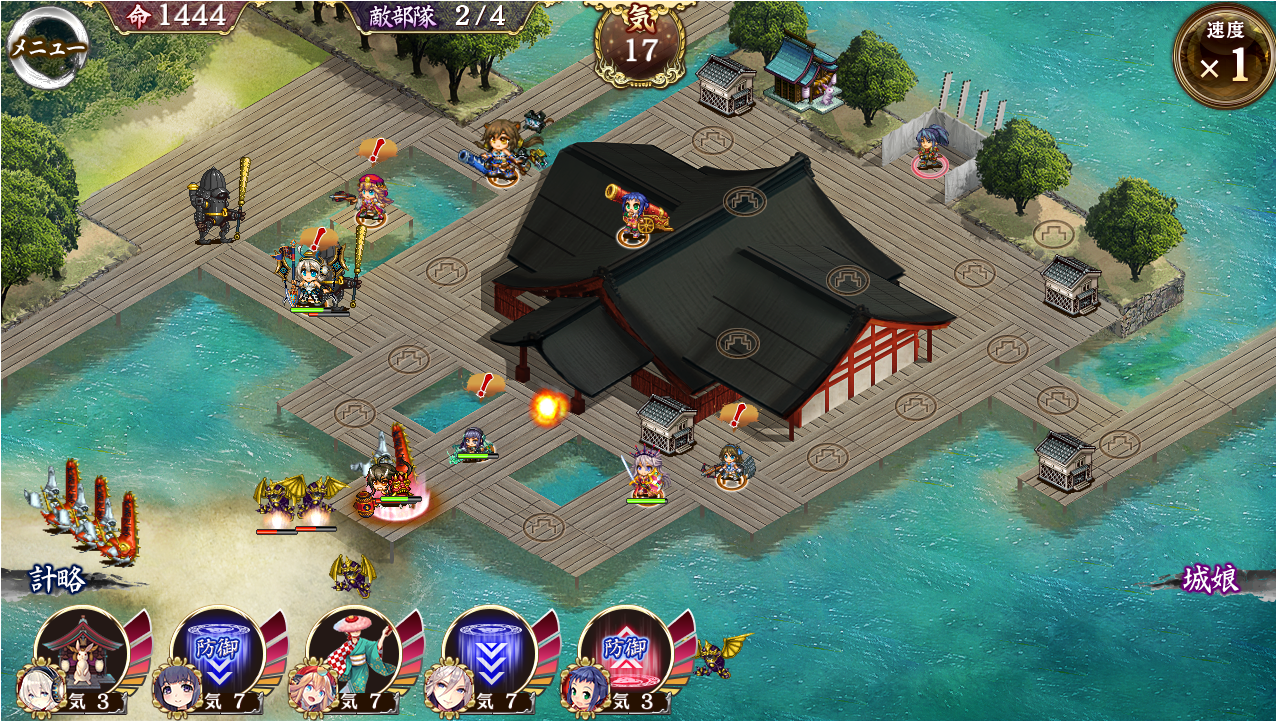
Task: Toggle the 速度 ×1 game speed
Action: [x=1224, y=57]
